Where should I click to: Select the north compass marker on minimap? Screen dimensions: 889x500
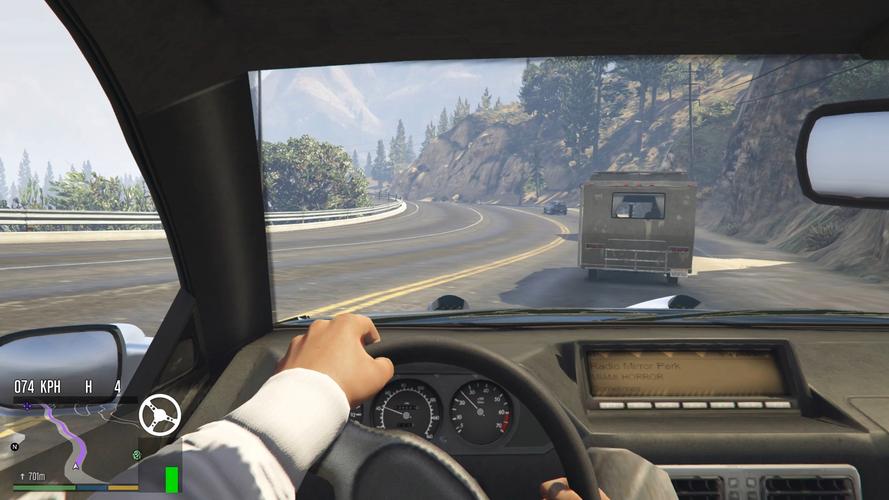coord(14,446)
